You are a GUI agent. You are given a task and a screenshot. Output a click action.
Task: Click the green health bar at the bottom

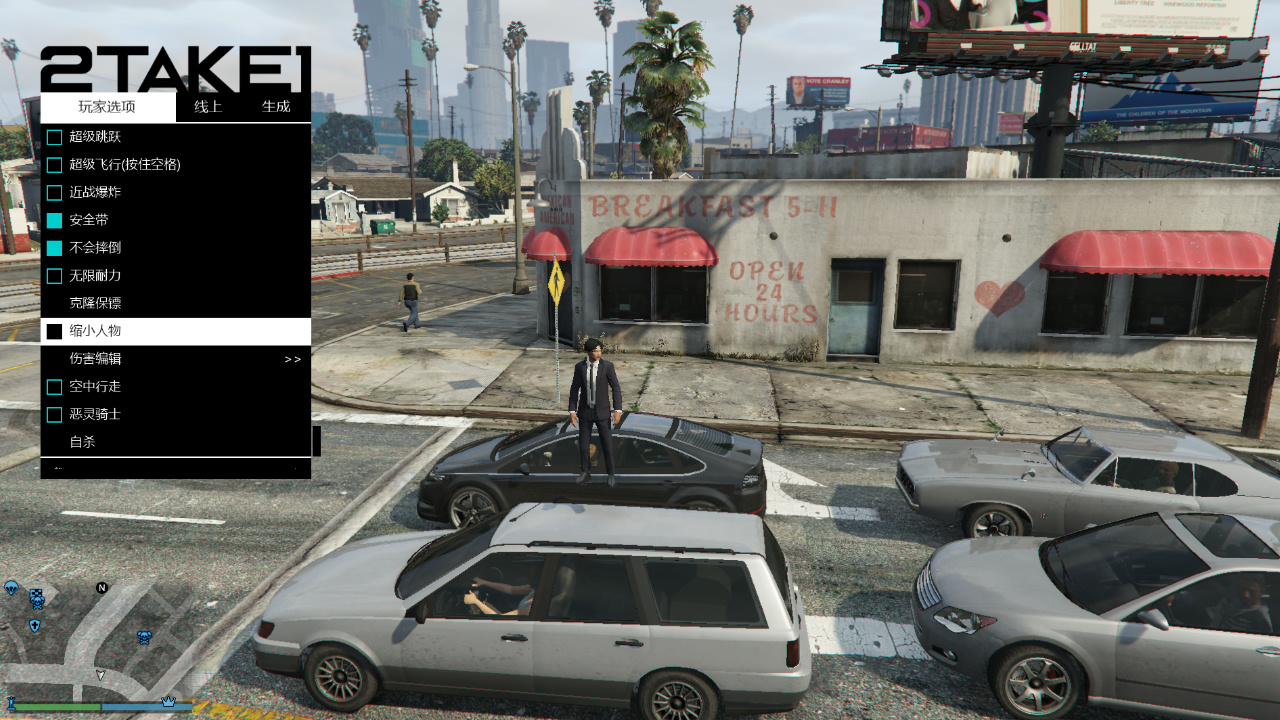click(x=57, y=706)
